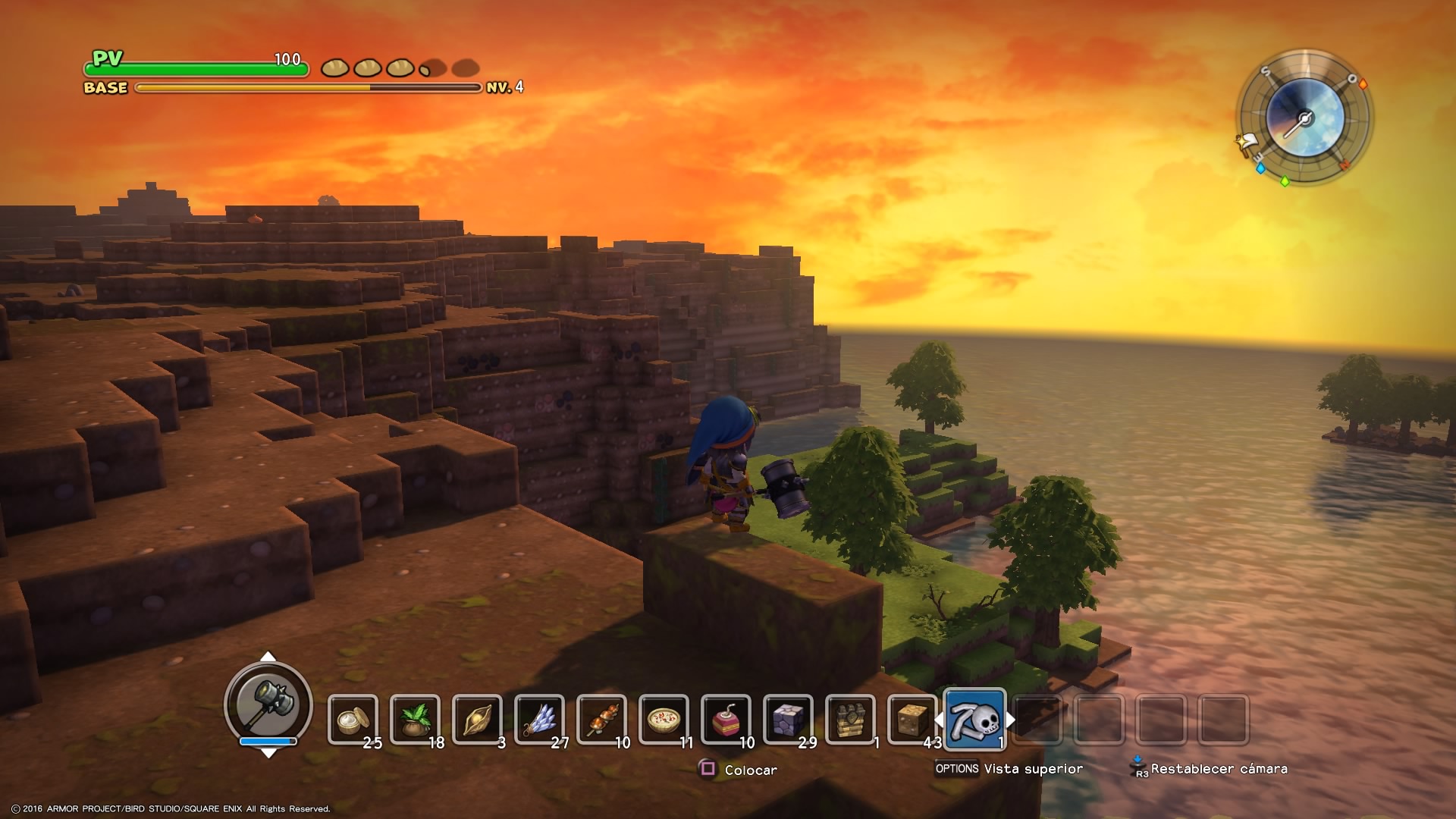Click the compass day-night dial
Image resolution: width=1456 pixels, height=819 pixels.
(1304, 118)
